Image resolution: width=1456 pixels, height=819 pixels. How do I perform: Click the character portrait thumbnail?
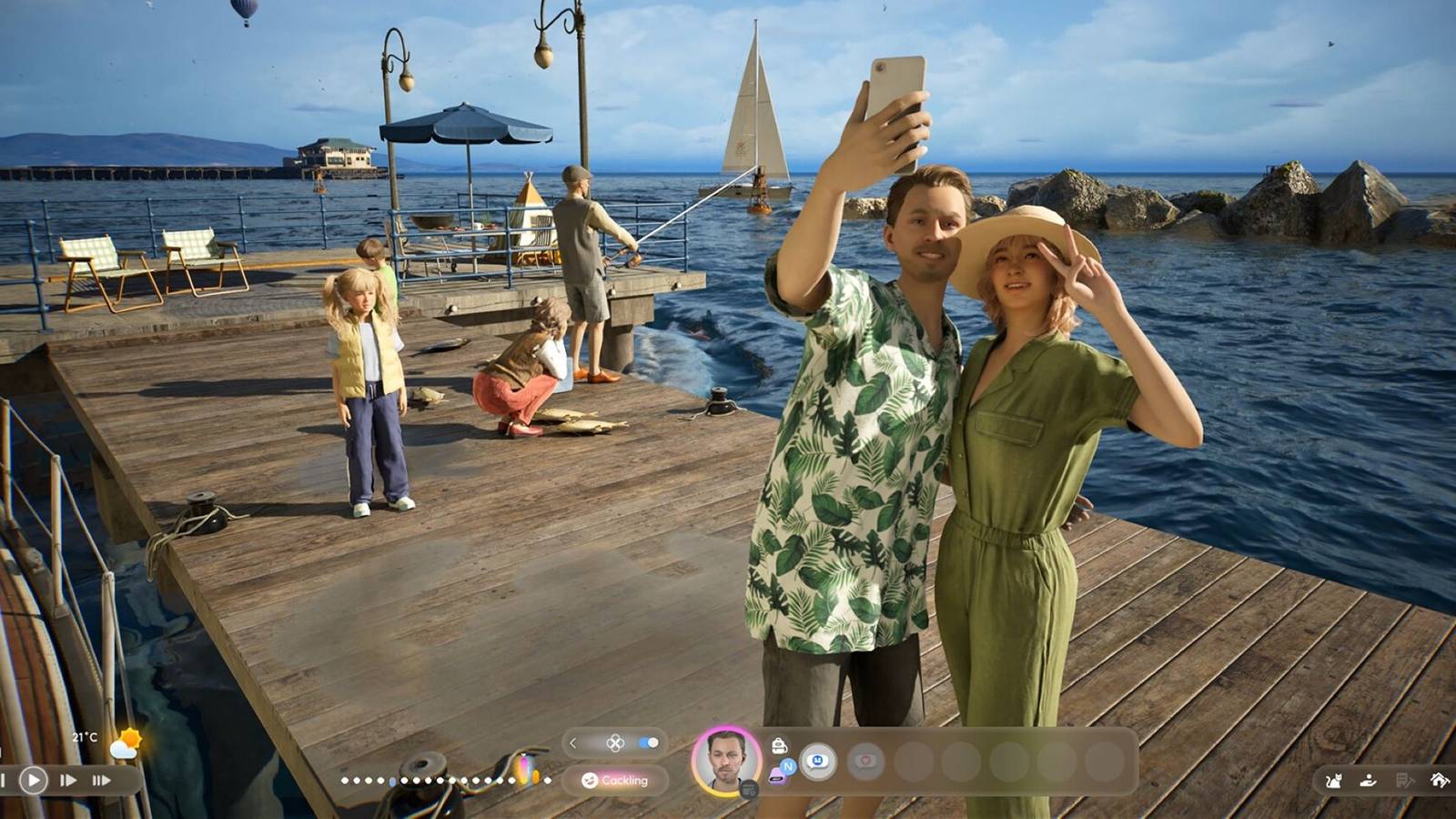[x=727, y=761]
